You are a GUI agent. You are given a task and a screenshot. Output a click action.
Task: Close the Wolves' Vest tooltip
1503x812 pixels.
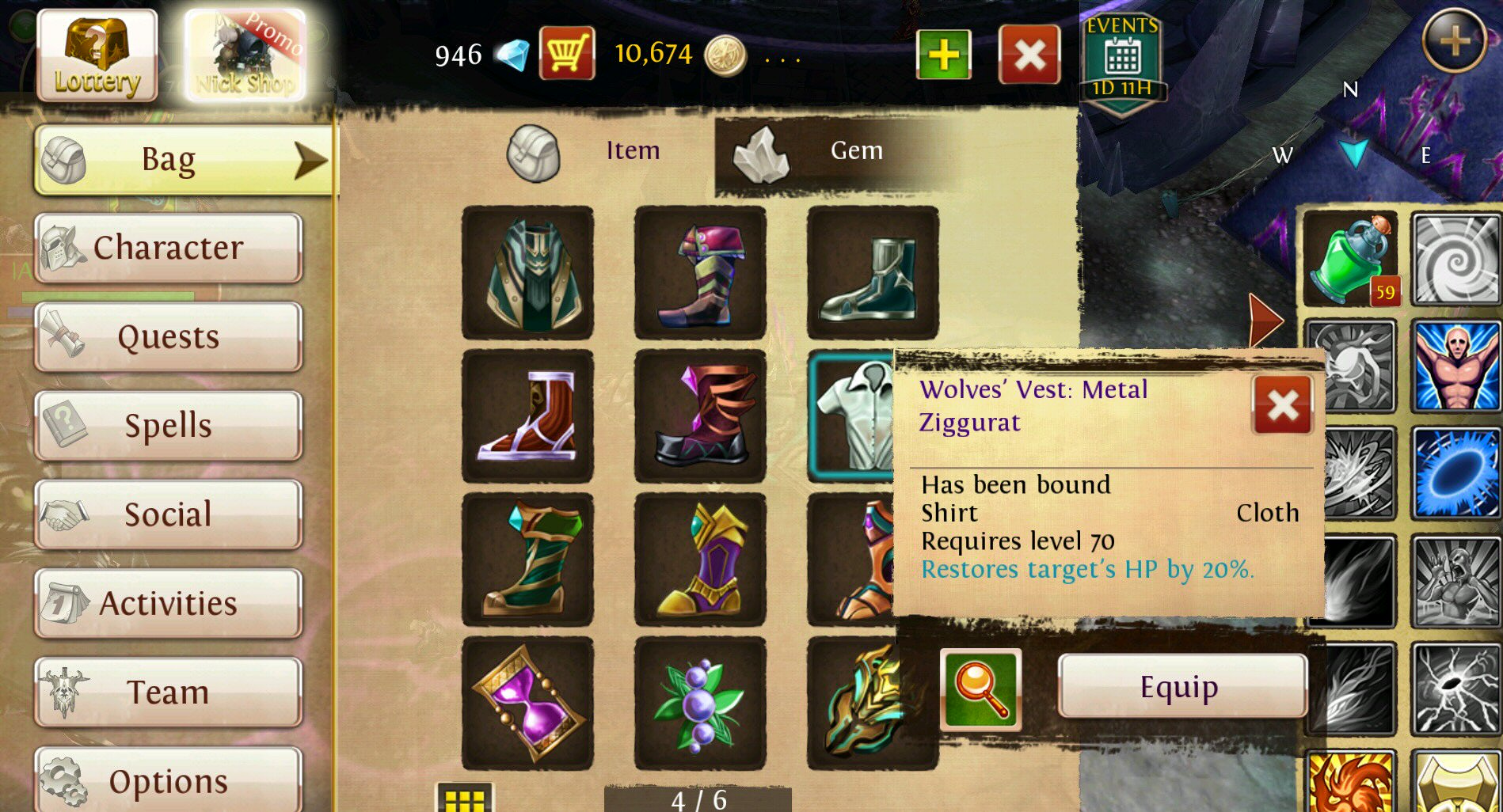(x=1282, y=405)
